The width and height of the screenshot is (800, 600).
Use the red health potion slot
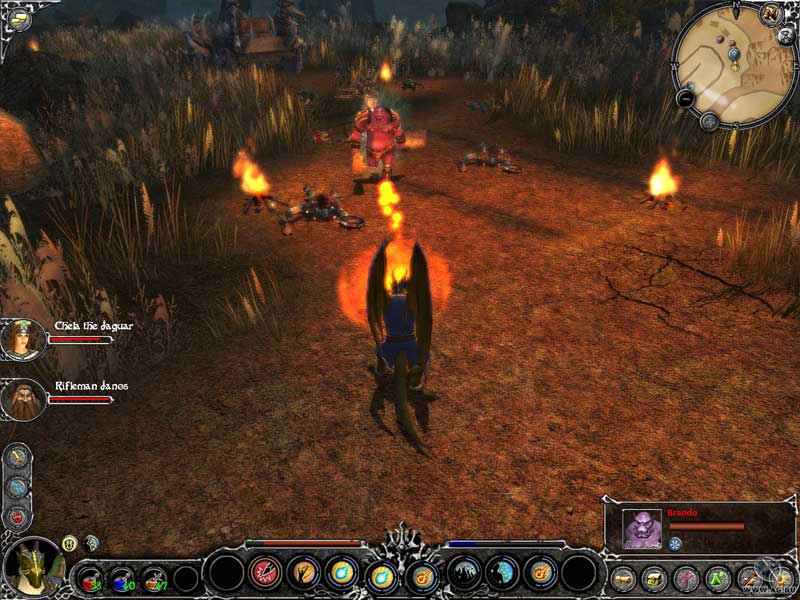(x=91, y=577)
